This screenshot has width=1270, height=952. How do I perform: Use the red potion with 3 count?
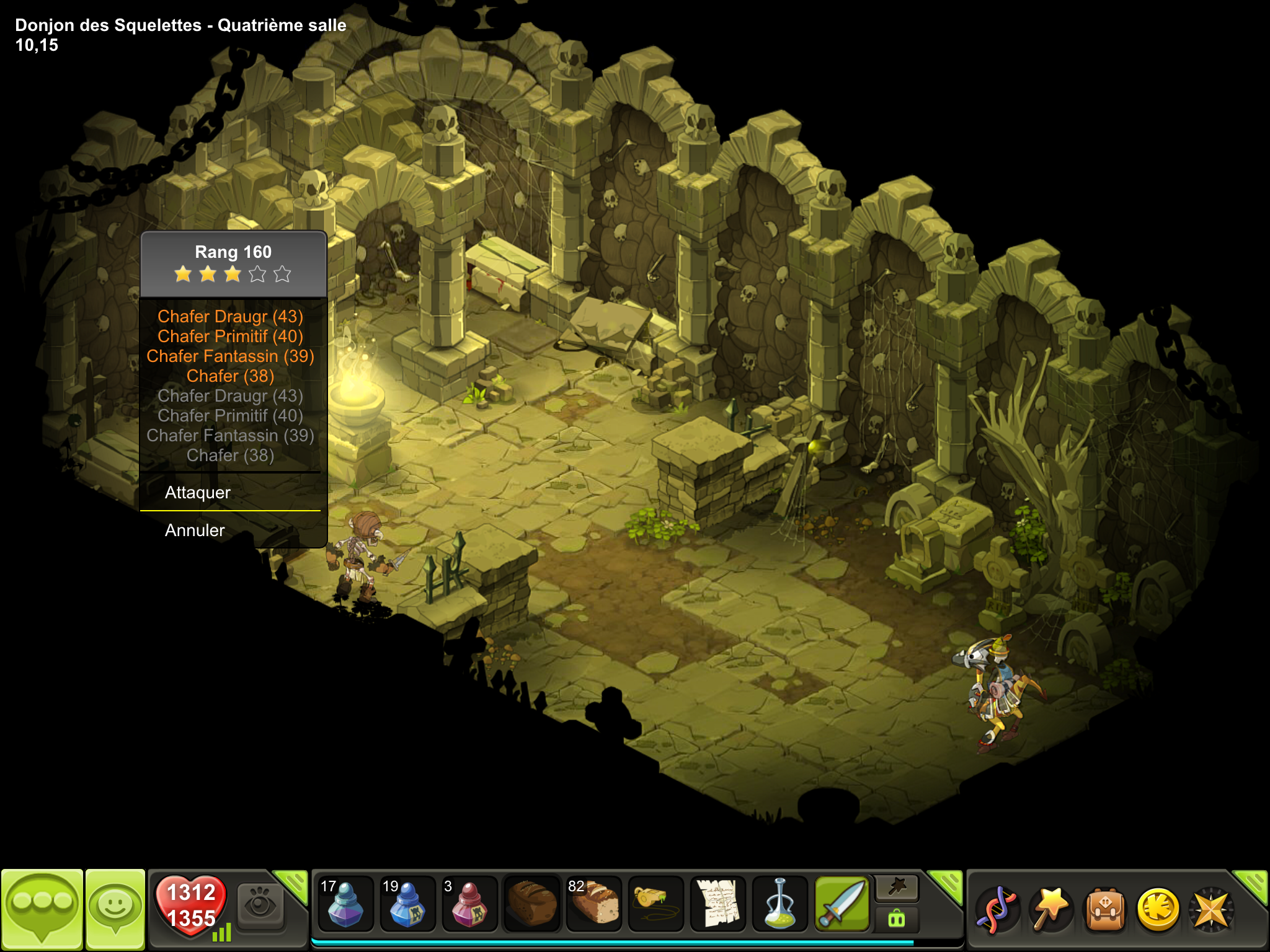[469, 905]
